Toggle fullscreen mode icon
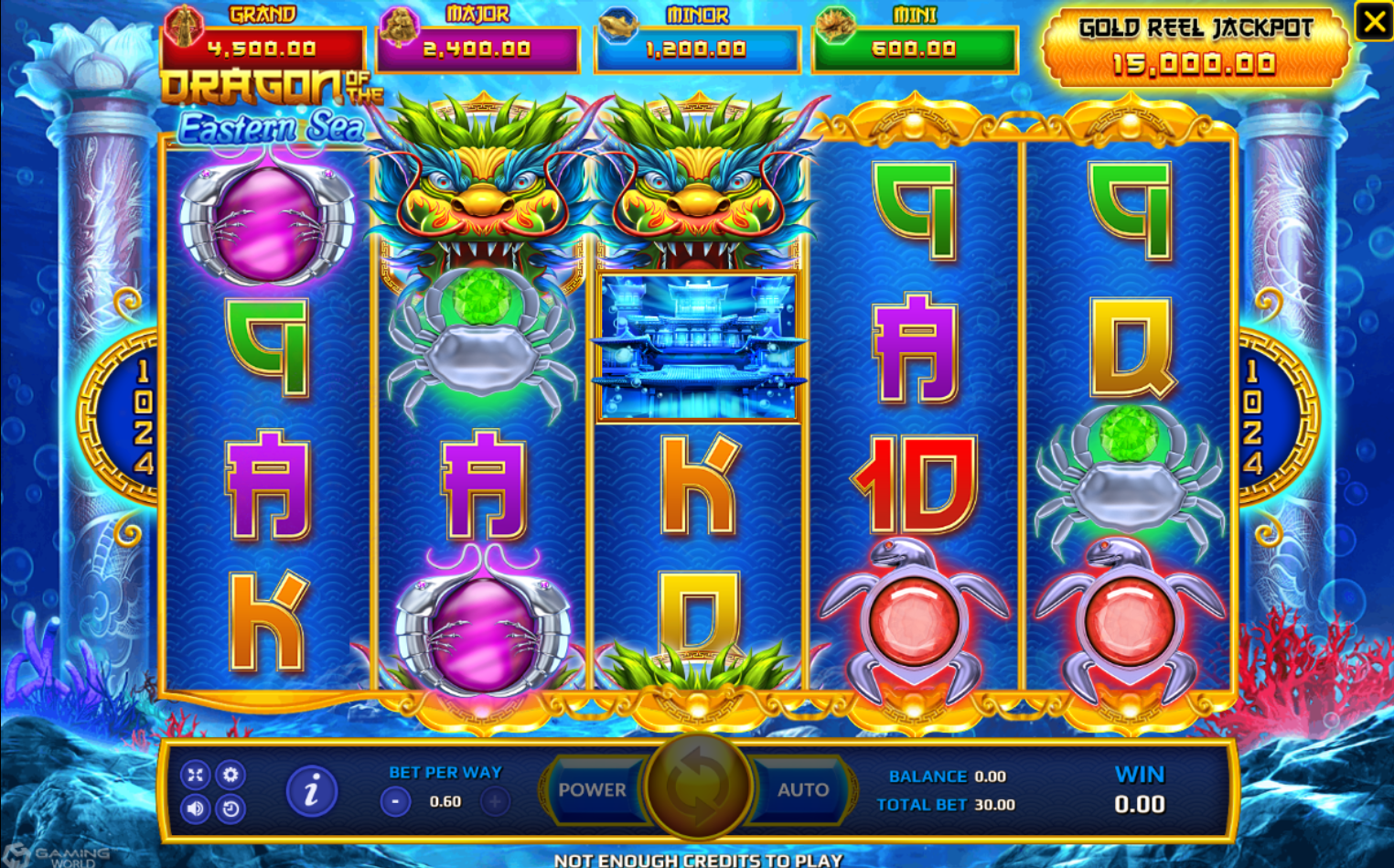This screenshot has height=868, width=1394. 195,775
